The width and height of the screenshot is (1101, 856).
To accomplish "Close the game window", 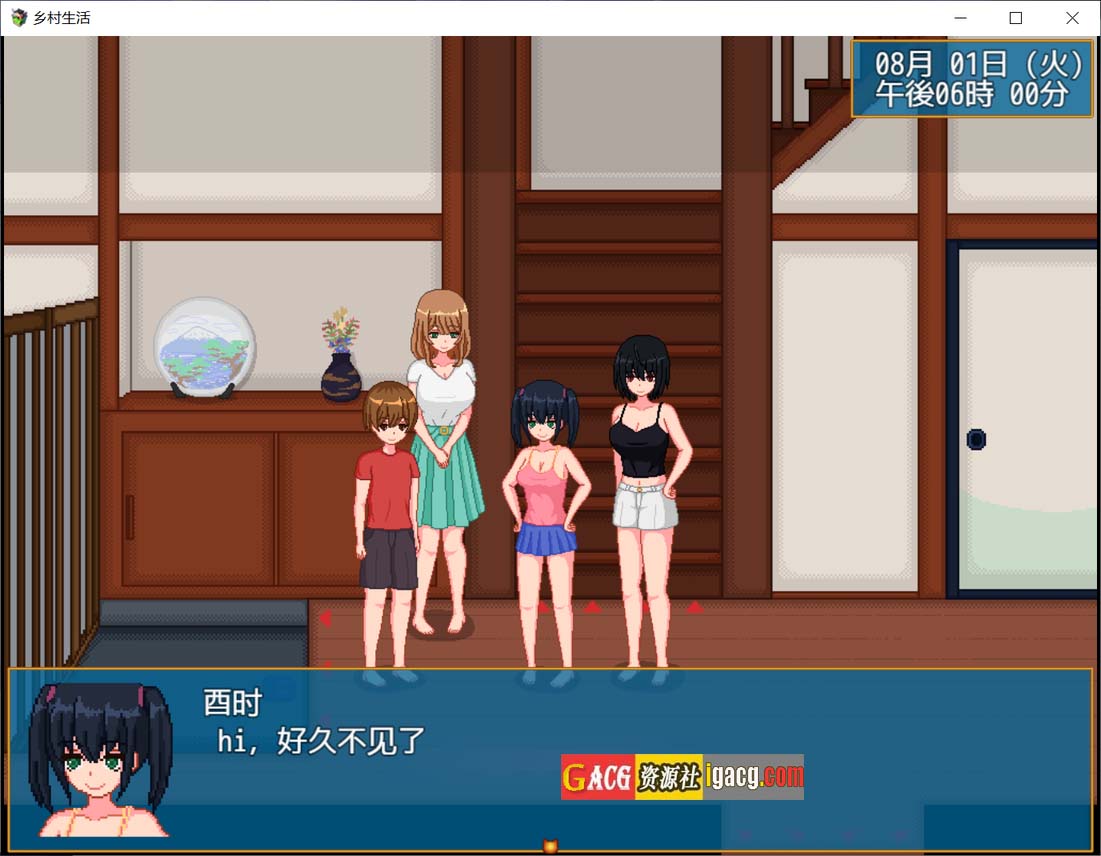I will tap(1072, 18).
